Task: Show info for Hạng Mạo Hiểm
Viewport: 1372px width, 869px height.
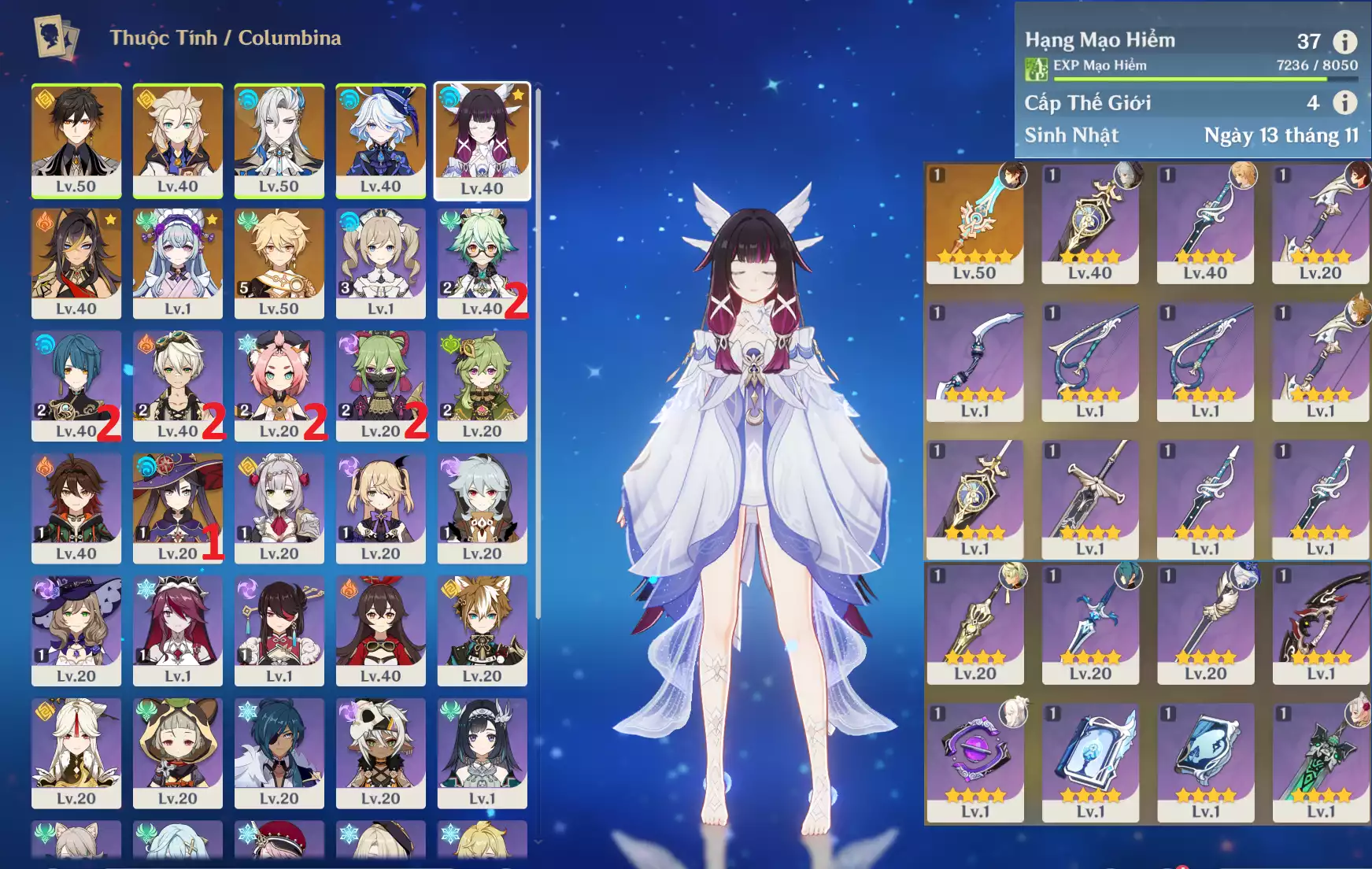Action: tap(1344, 41)
